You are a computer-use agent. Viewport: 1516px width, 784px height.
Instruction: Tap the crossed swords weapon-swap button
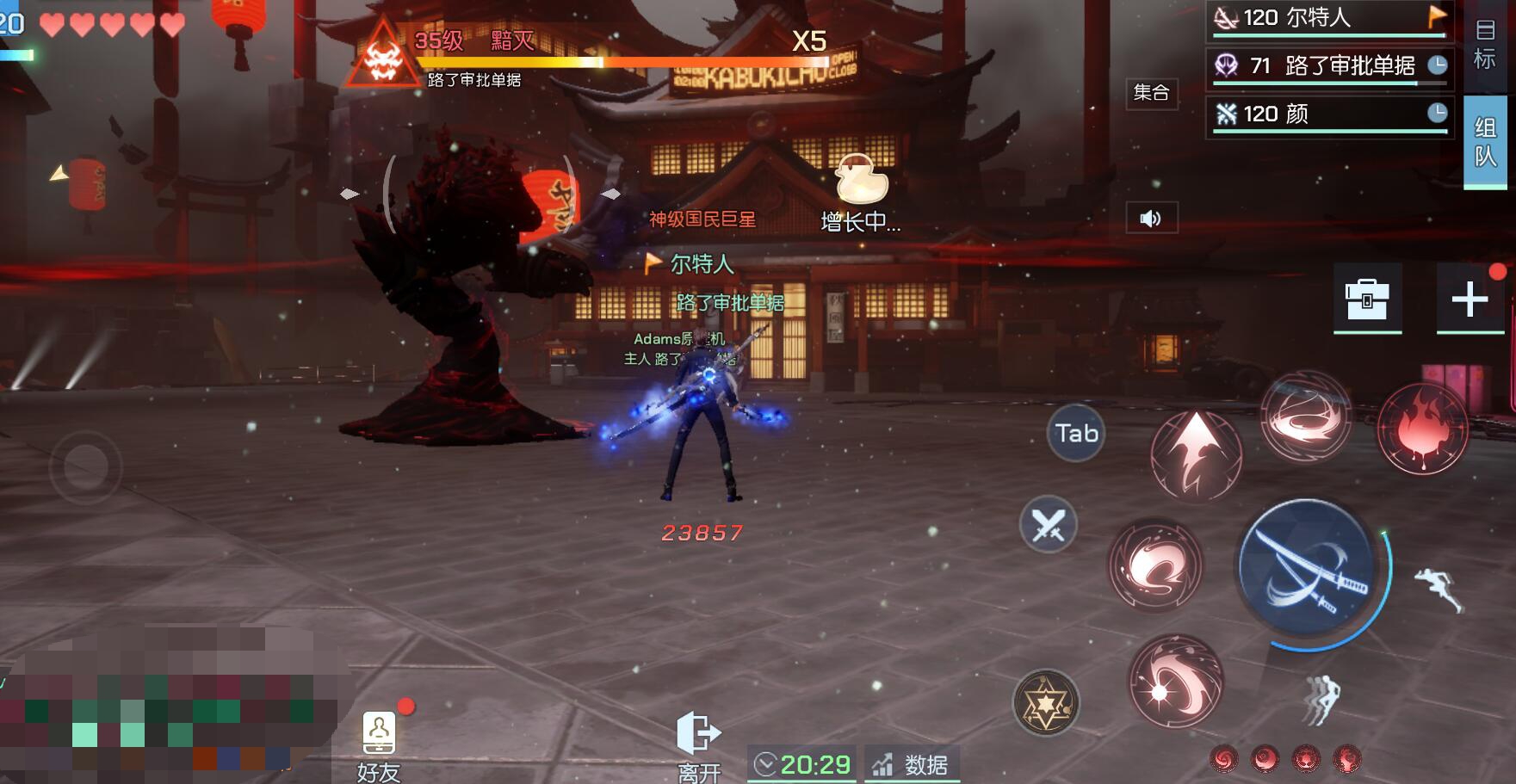point(1049,524)
